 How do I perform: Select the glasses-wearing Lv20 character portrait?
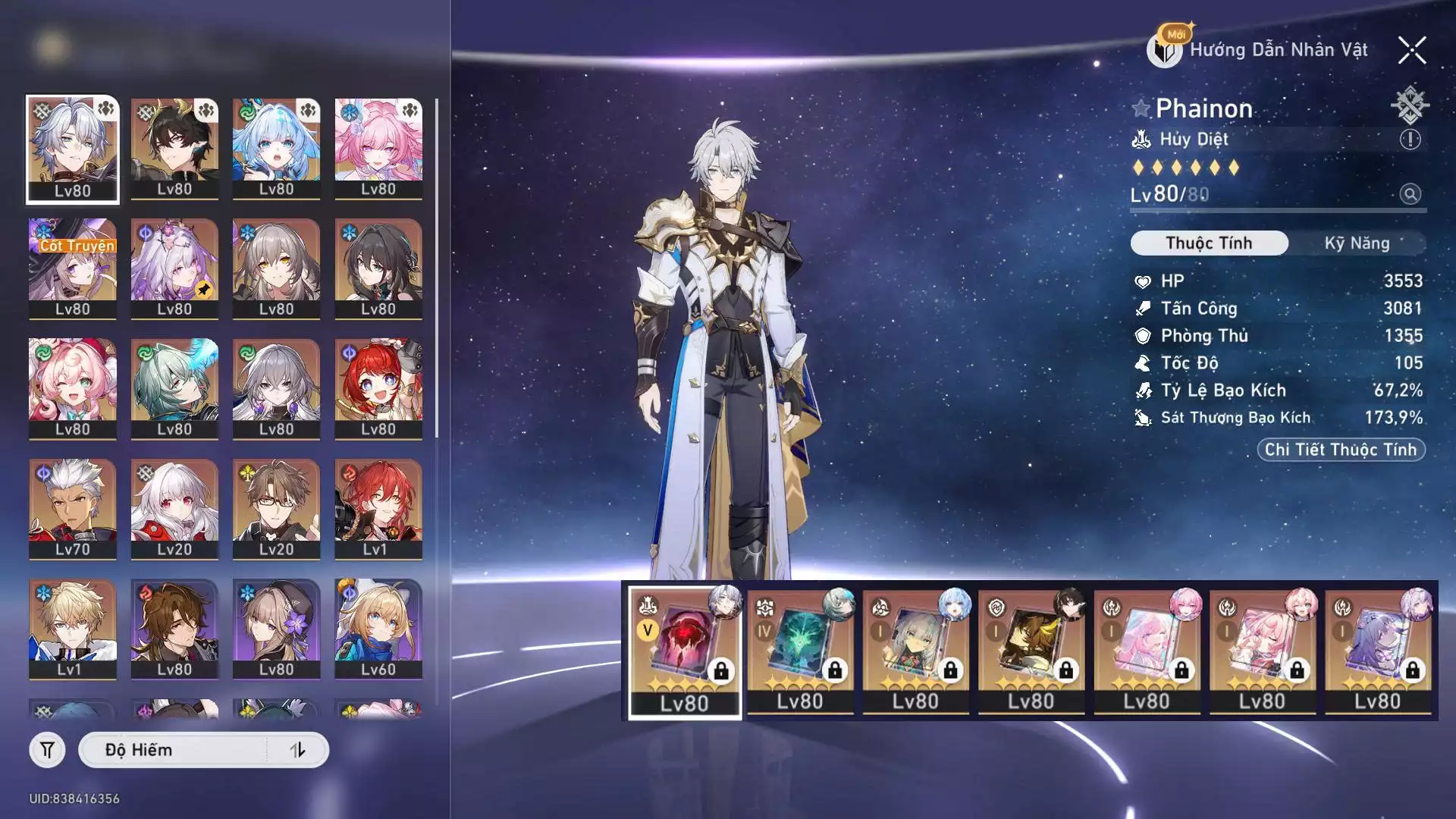[x=276, y=509]
